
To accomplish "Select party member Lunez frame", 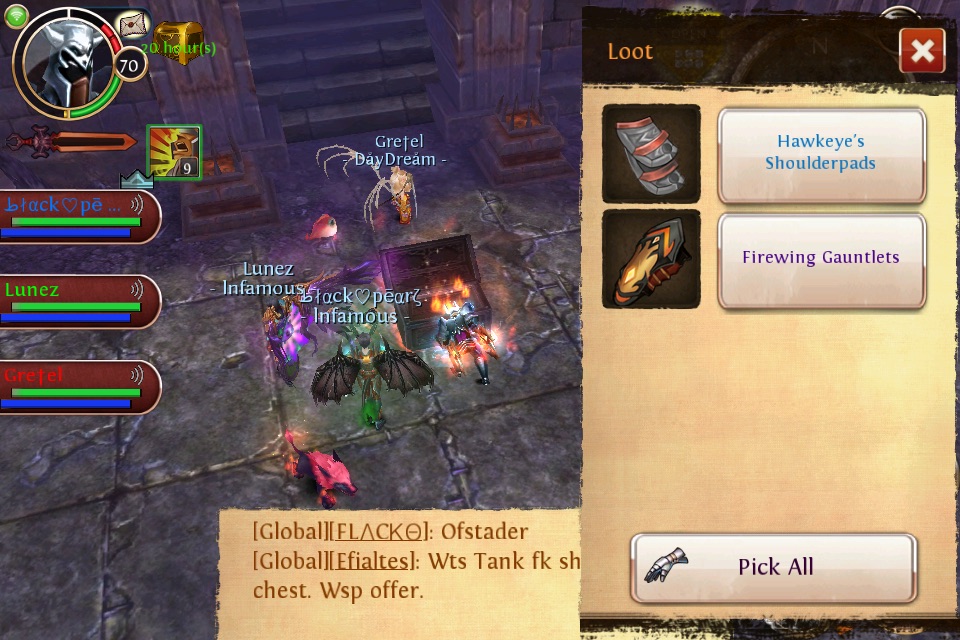I will 78,301.
